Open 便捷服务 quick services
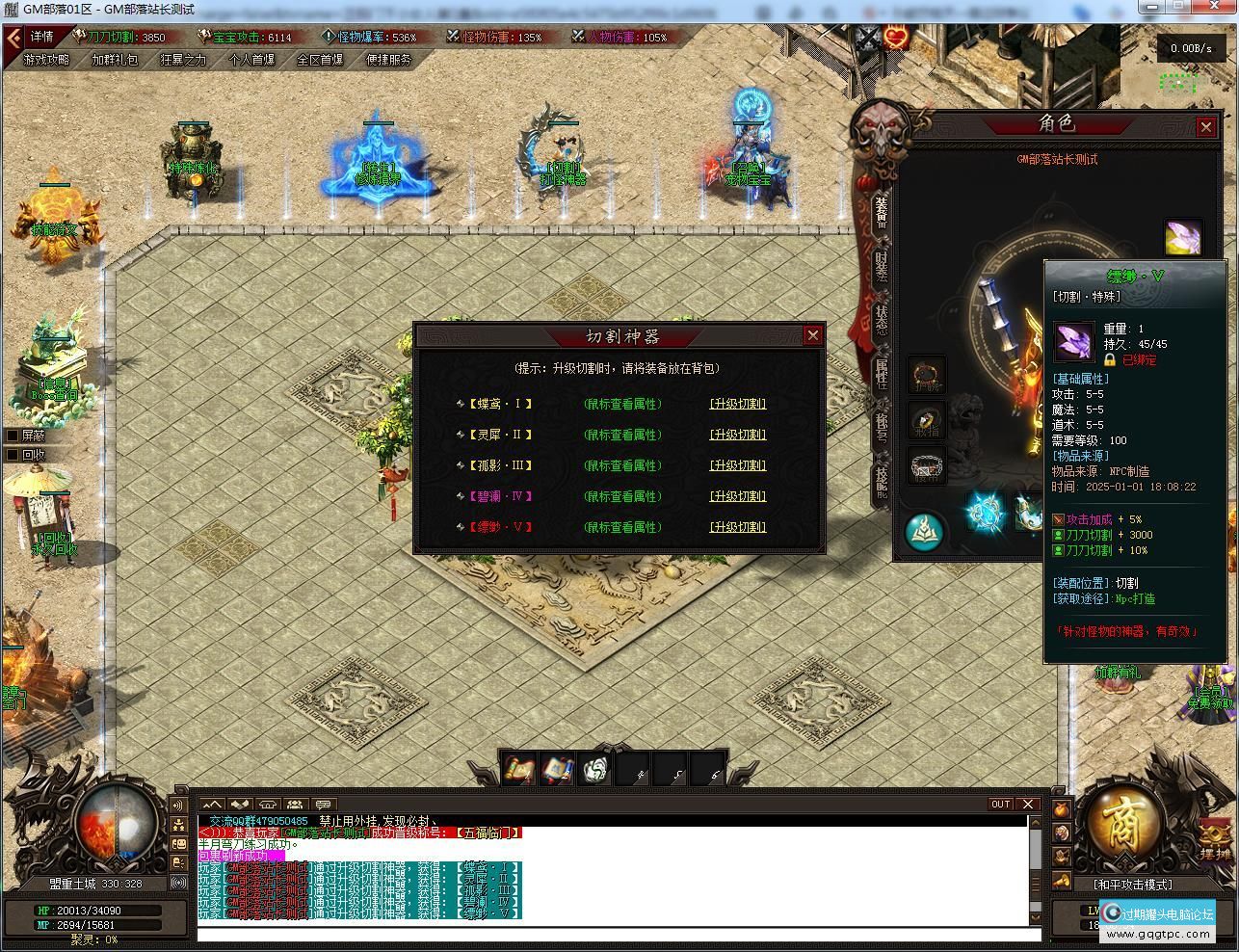 tap(388, 60)
